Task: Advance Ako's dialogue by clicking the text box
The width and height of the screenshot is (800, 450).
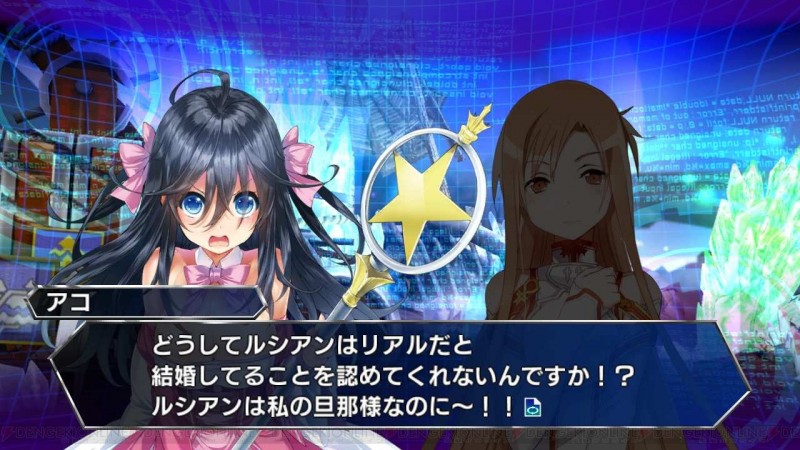Action: 400,375
